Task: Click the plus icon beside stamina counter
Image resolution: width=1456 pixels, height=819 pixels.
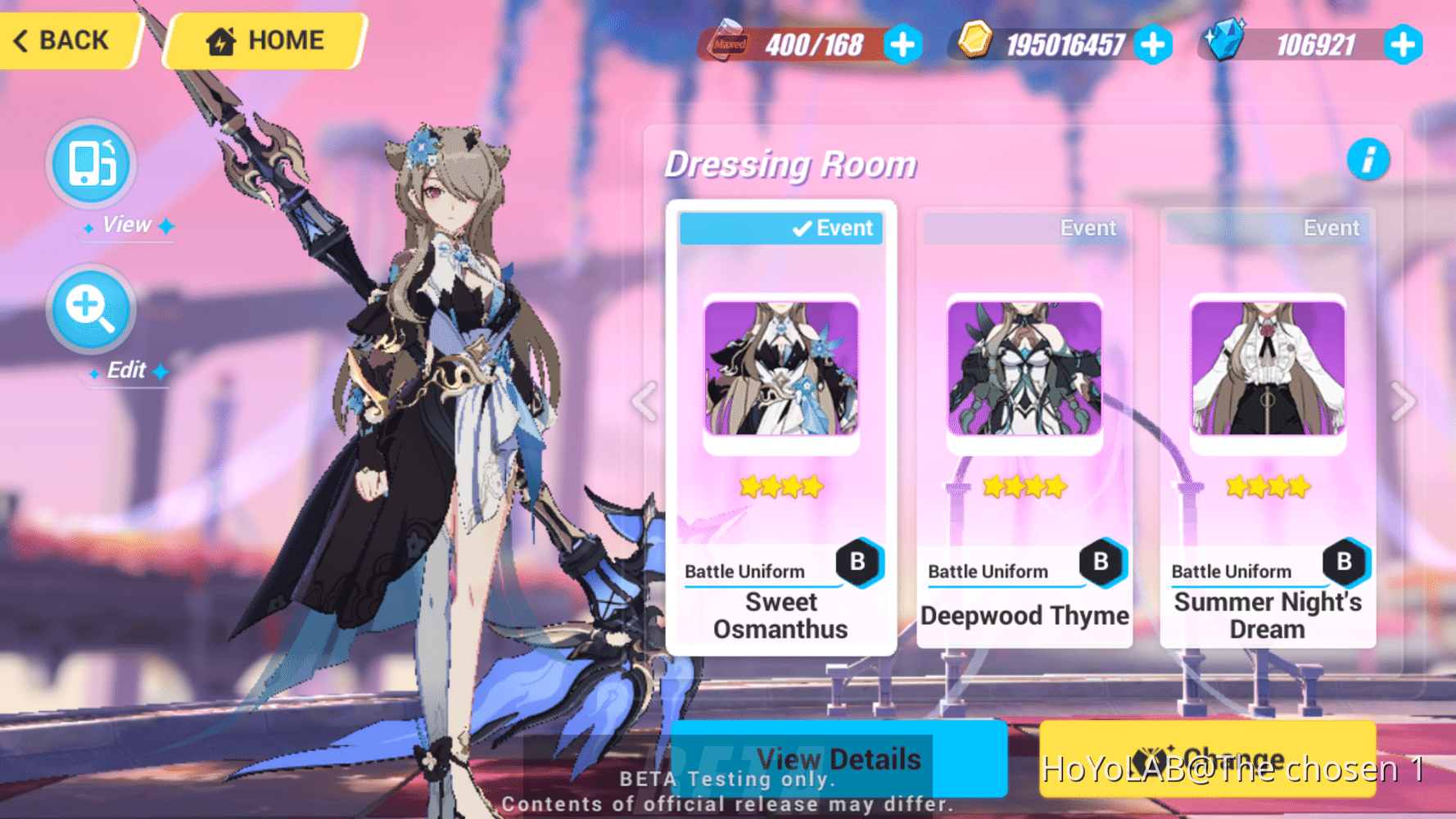Action: [902, 45]
